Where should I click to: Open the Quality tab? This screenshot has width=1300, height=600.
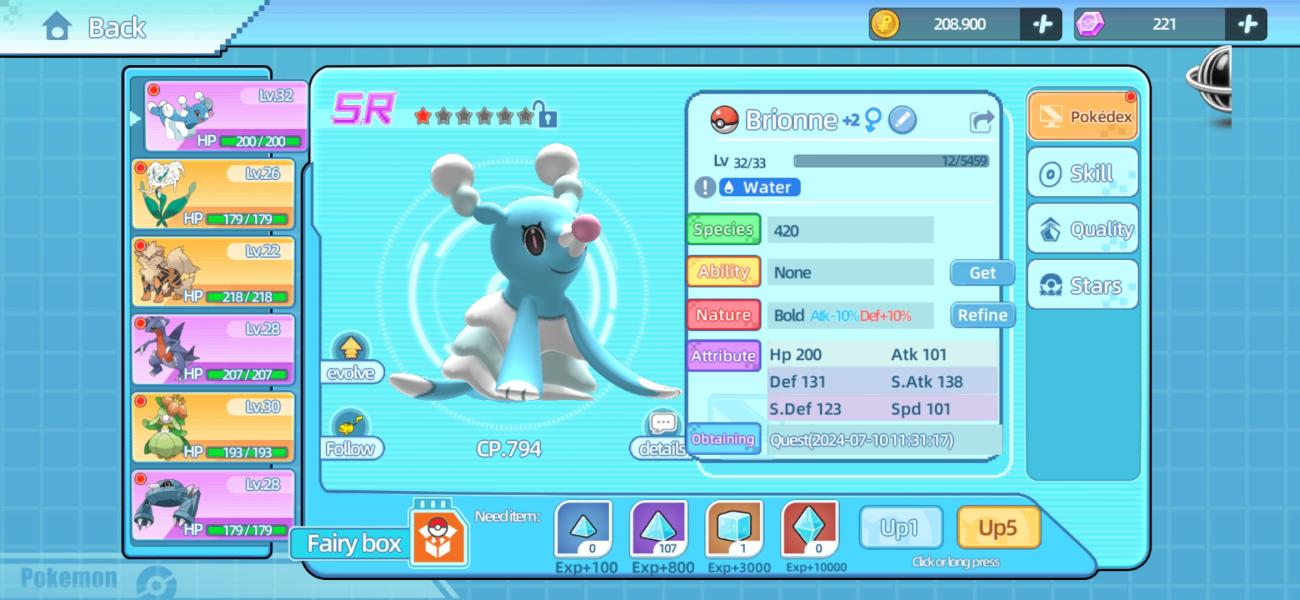pyautogui.click(x=1083, y=229)
